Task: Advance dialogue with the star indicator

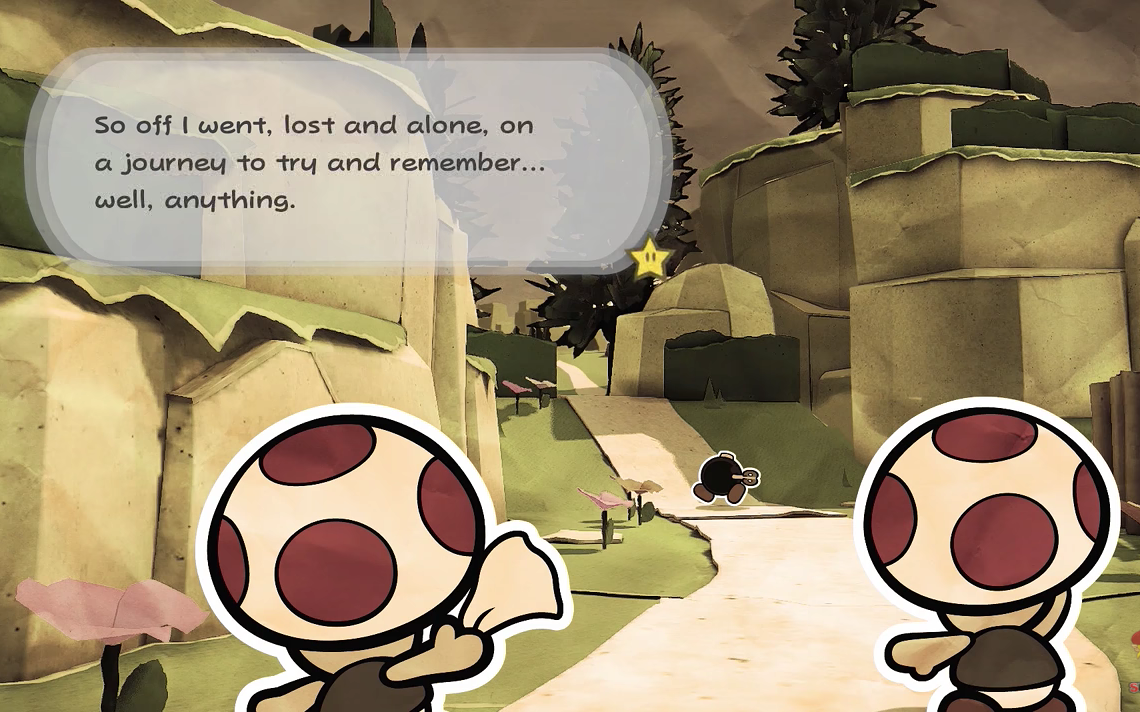Action: (650, 259)
